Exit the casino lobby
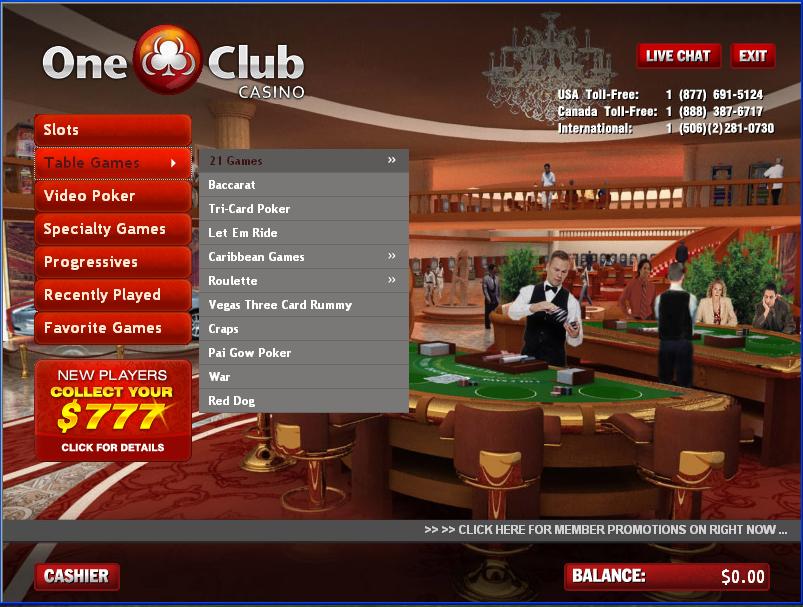Screen dimensions: 803x607 click(753, 56)
